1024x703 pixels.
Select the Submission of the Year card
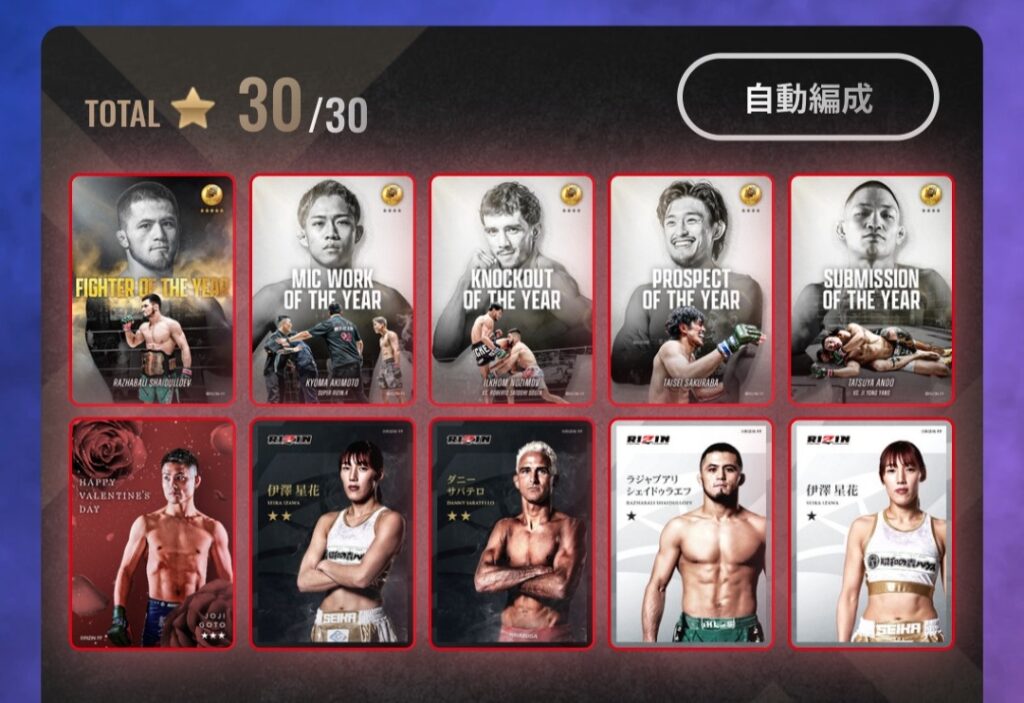[871, 290]
